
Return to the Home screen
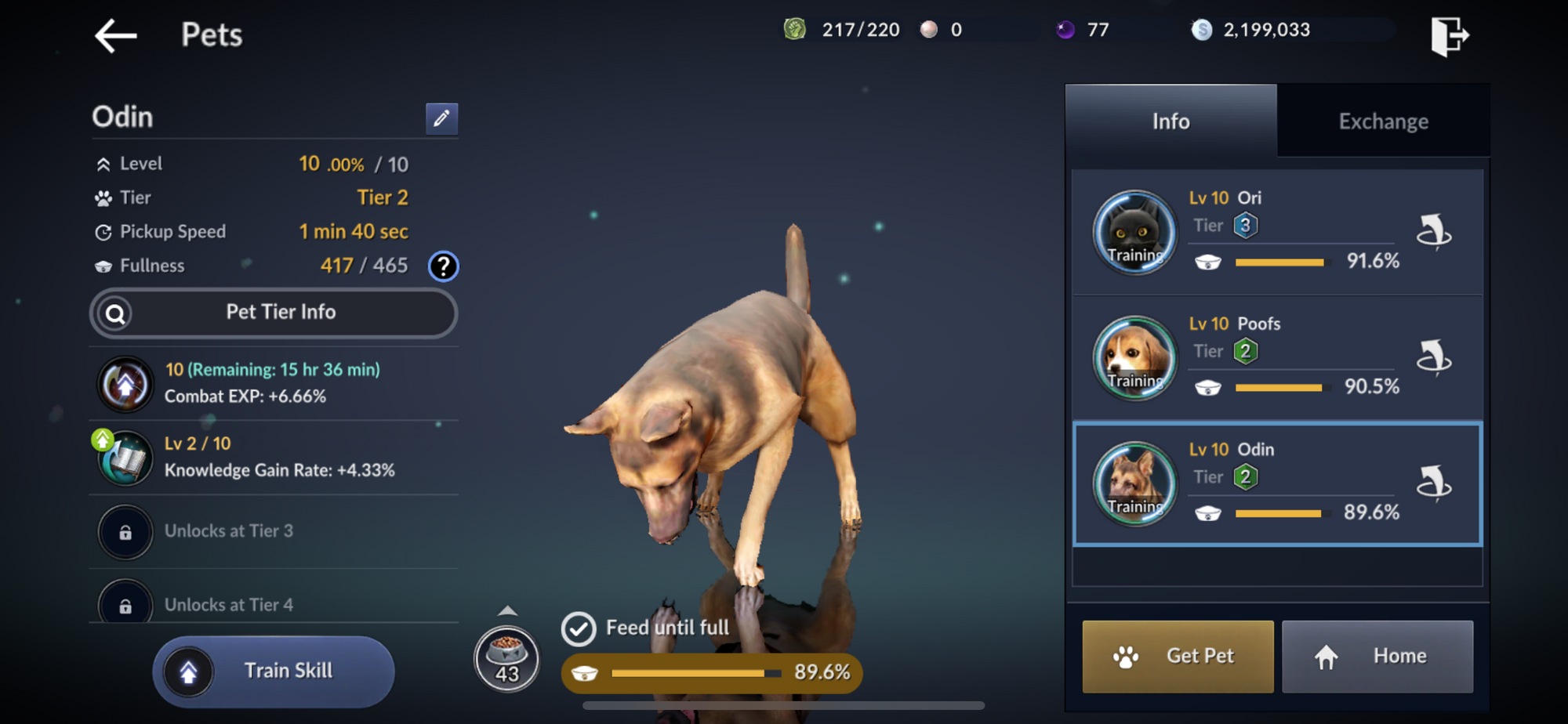(x=1377, y=657)
